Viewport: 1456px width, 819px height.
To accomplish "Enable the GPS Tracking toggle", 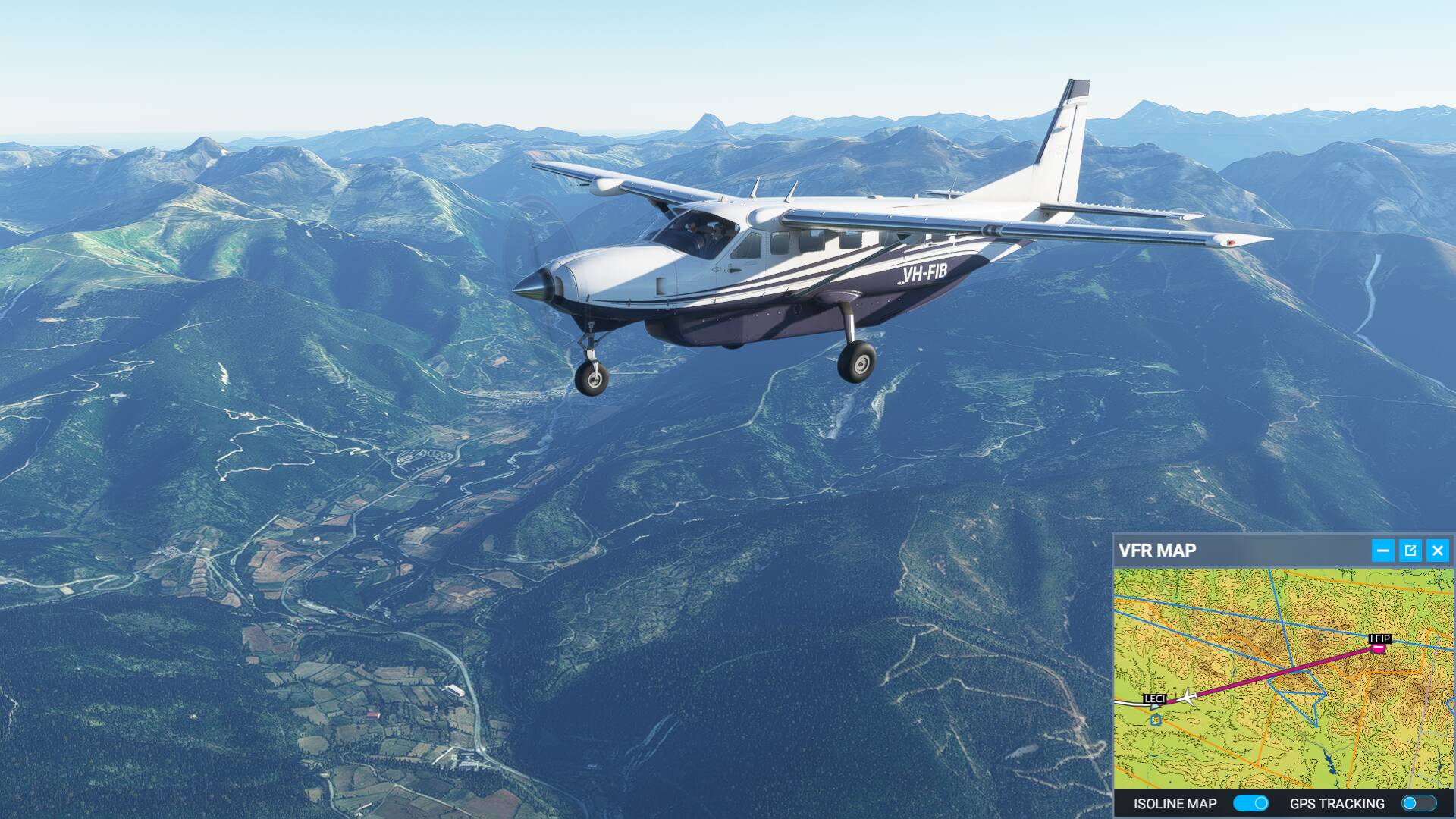I will click(1418, 803).
